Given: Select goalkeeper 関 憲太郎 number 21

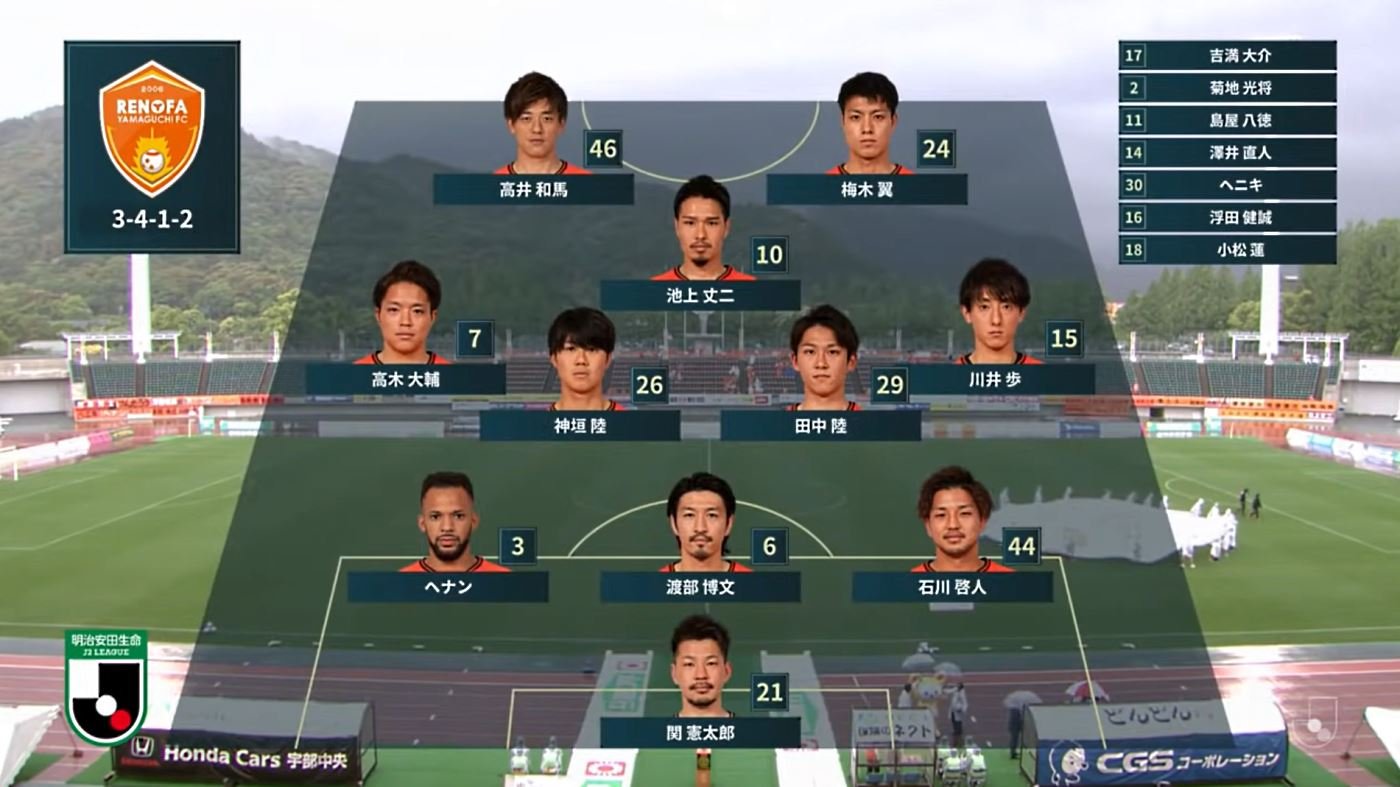Looking at the screenshot, I should (700, 733).
